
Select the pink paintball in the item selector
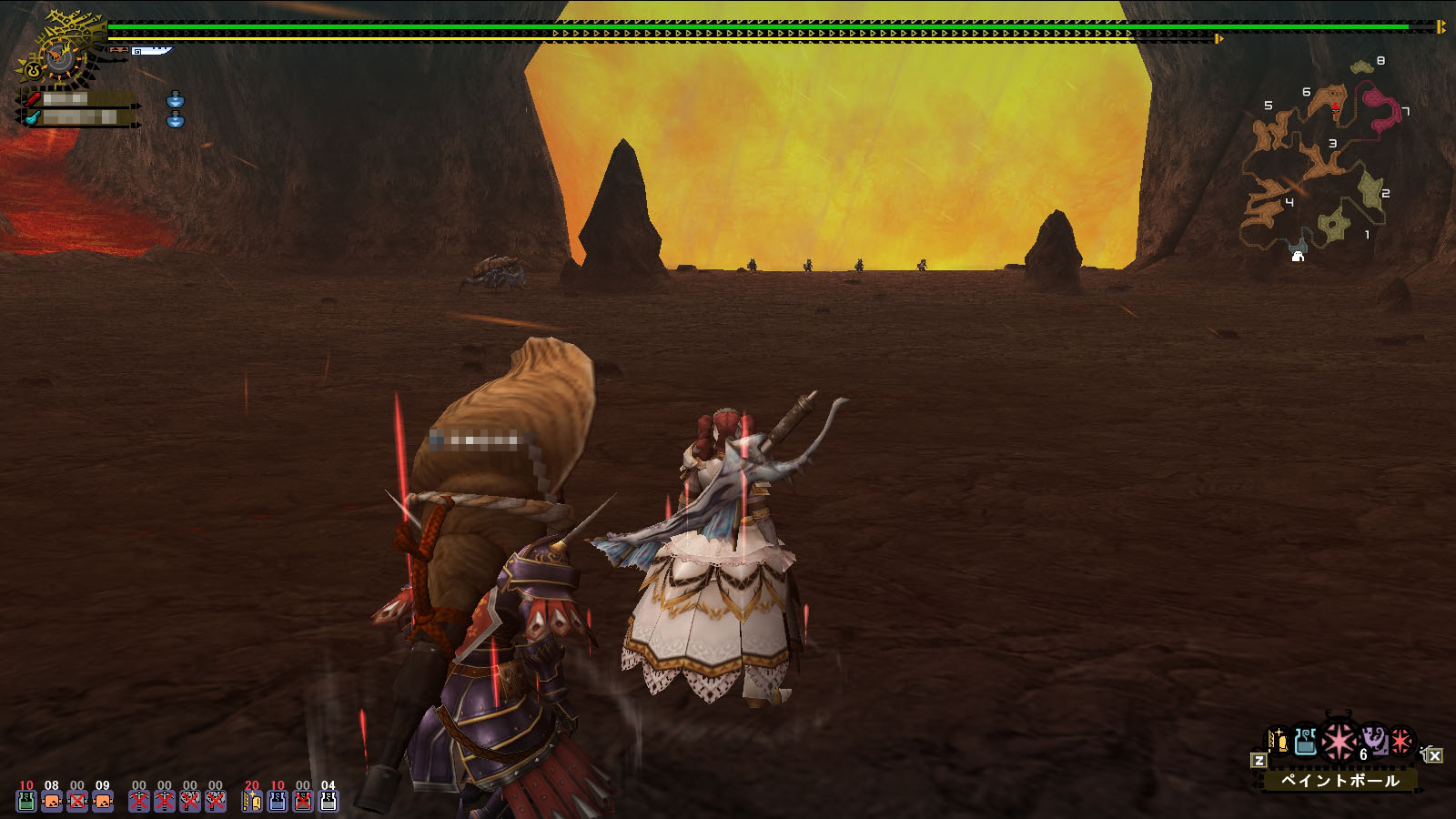point(1339,743)
